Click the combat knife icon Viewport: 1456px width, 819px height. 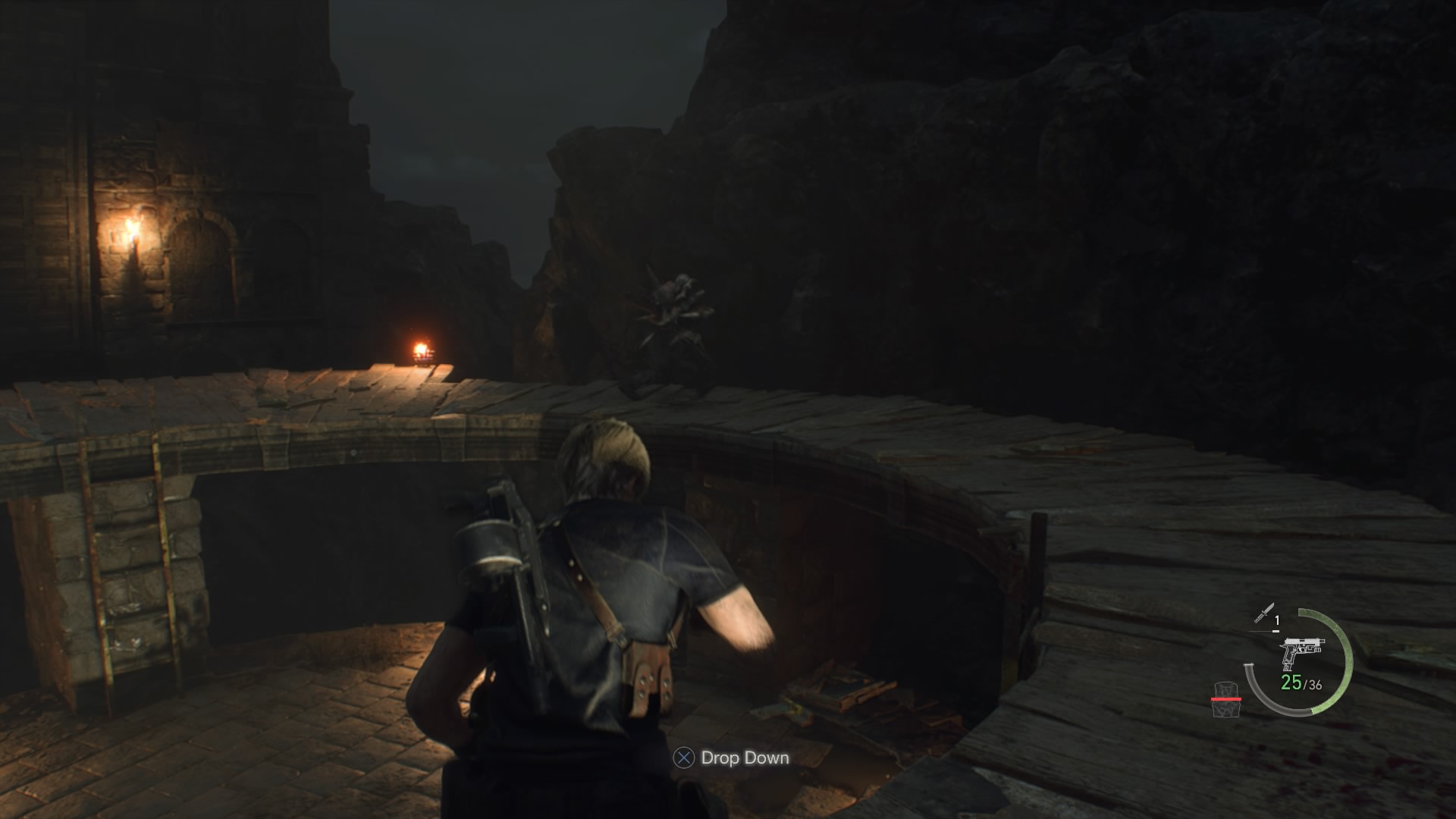(x=1263, y=613)
